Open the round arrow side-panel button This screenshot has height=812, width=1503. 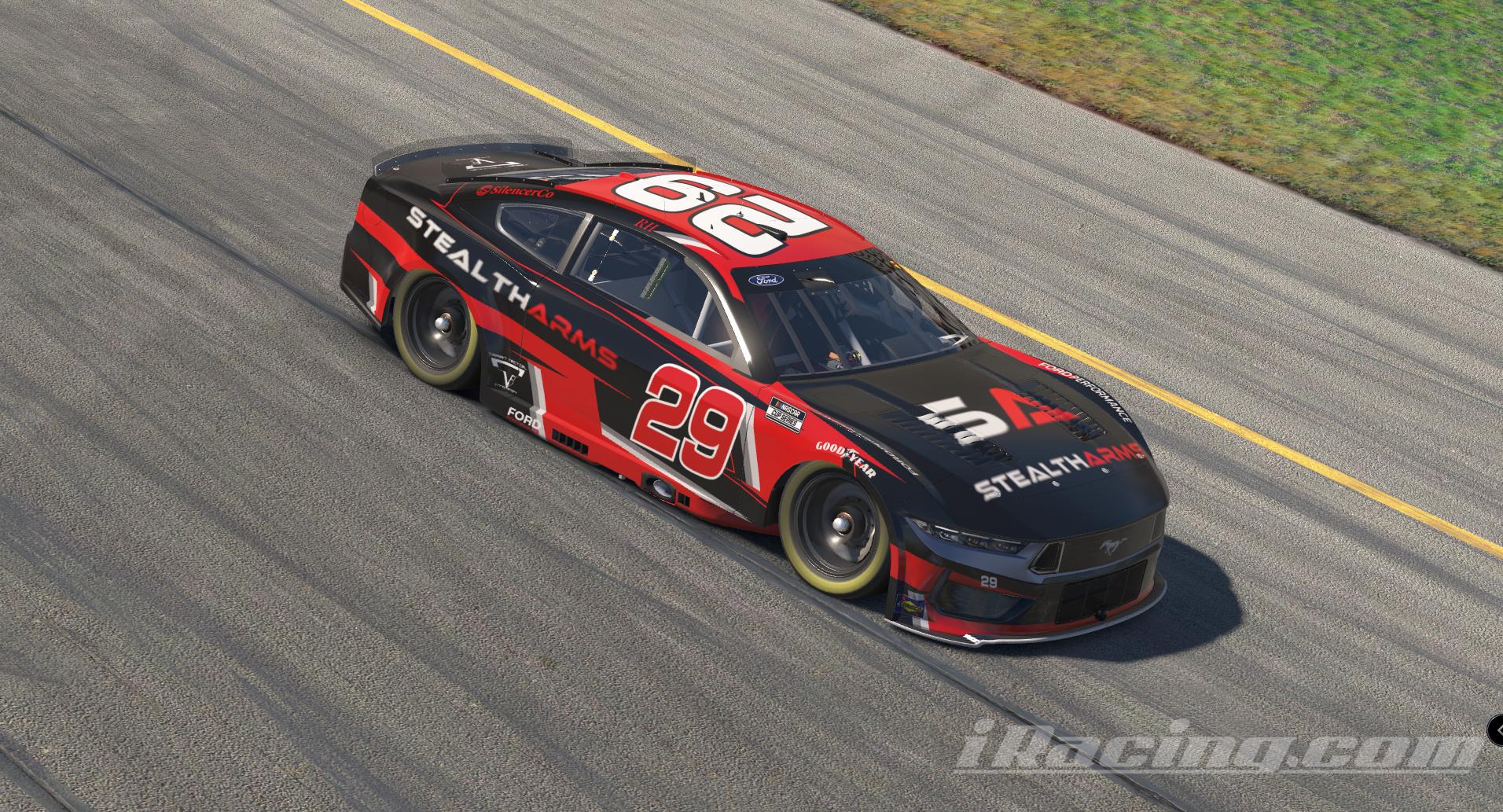[1497, 731]
